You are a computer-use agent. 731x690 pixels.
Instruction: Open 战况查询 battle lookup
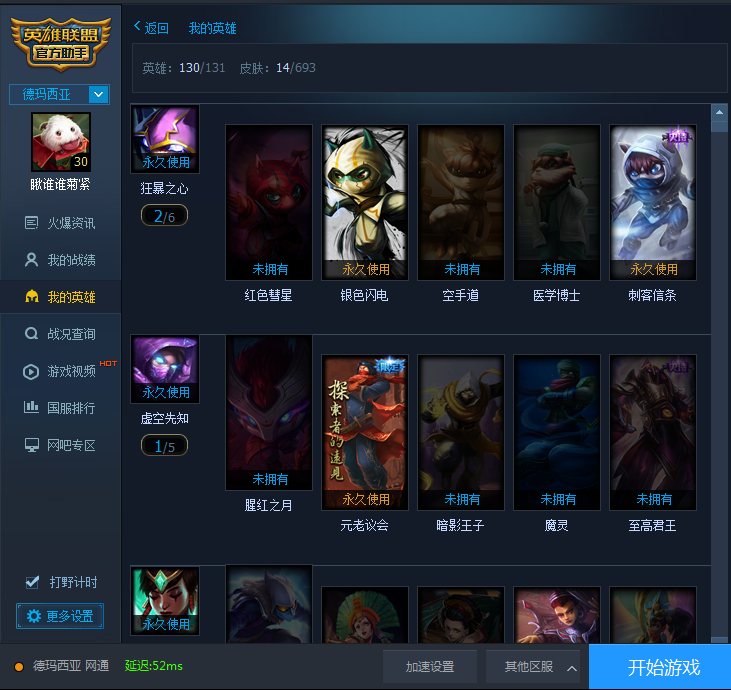[x=70, y=334]
